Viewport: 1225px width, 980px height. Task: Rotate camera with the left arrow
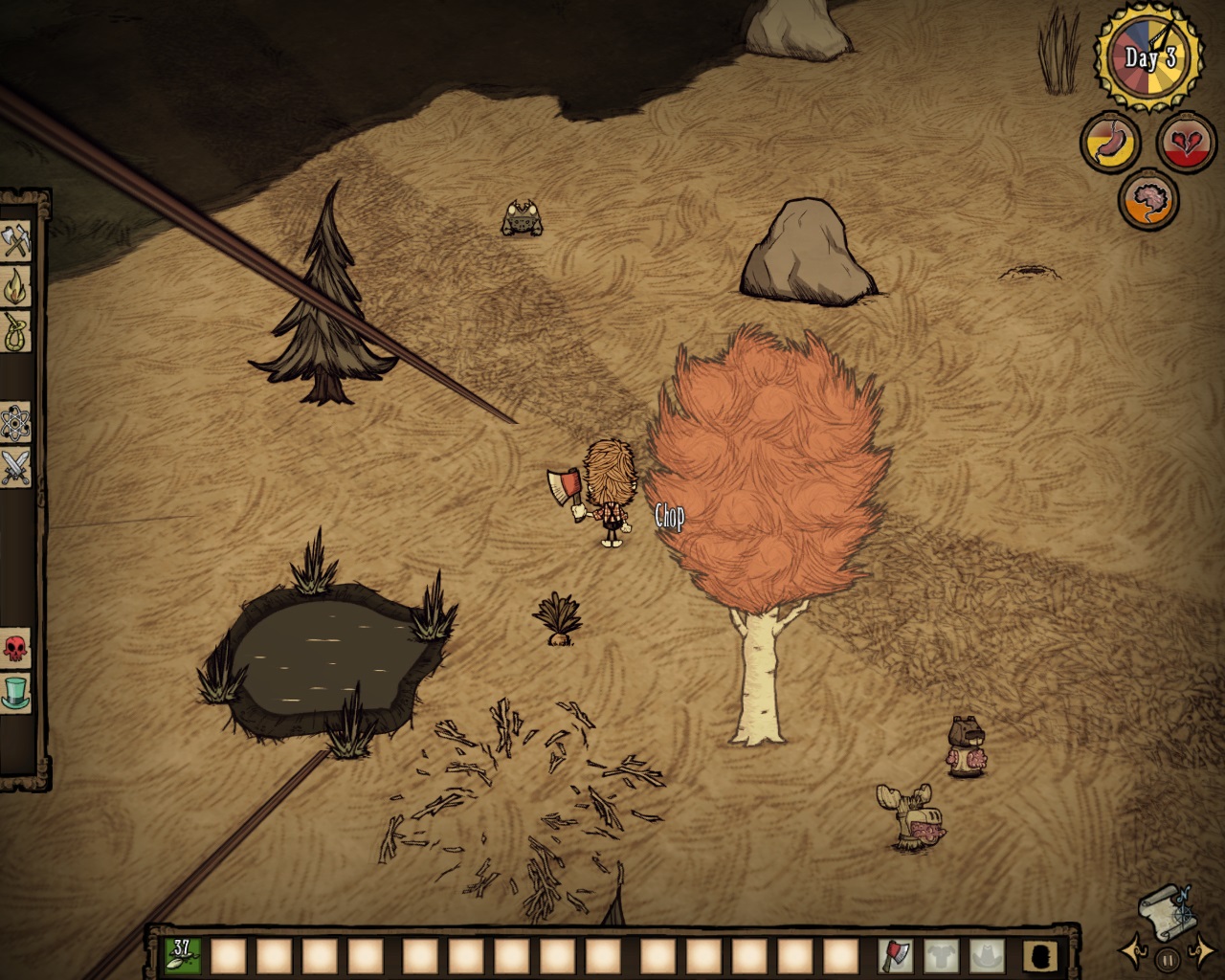(x=1133, y=951)
